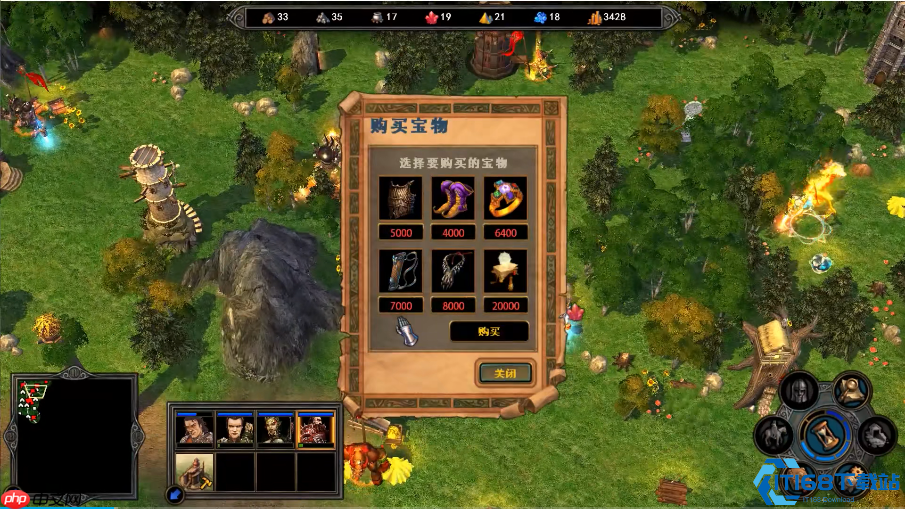Select the highlighted red-armored hero portrait
Viewport: 905px width, 509px height.
click(316, 429)
